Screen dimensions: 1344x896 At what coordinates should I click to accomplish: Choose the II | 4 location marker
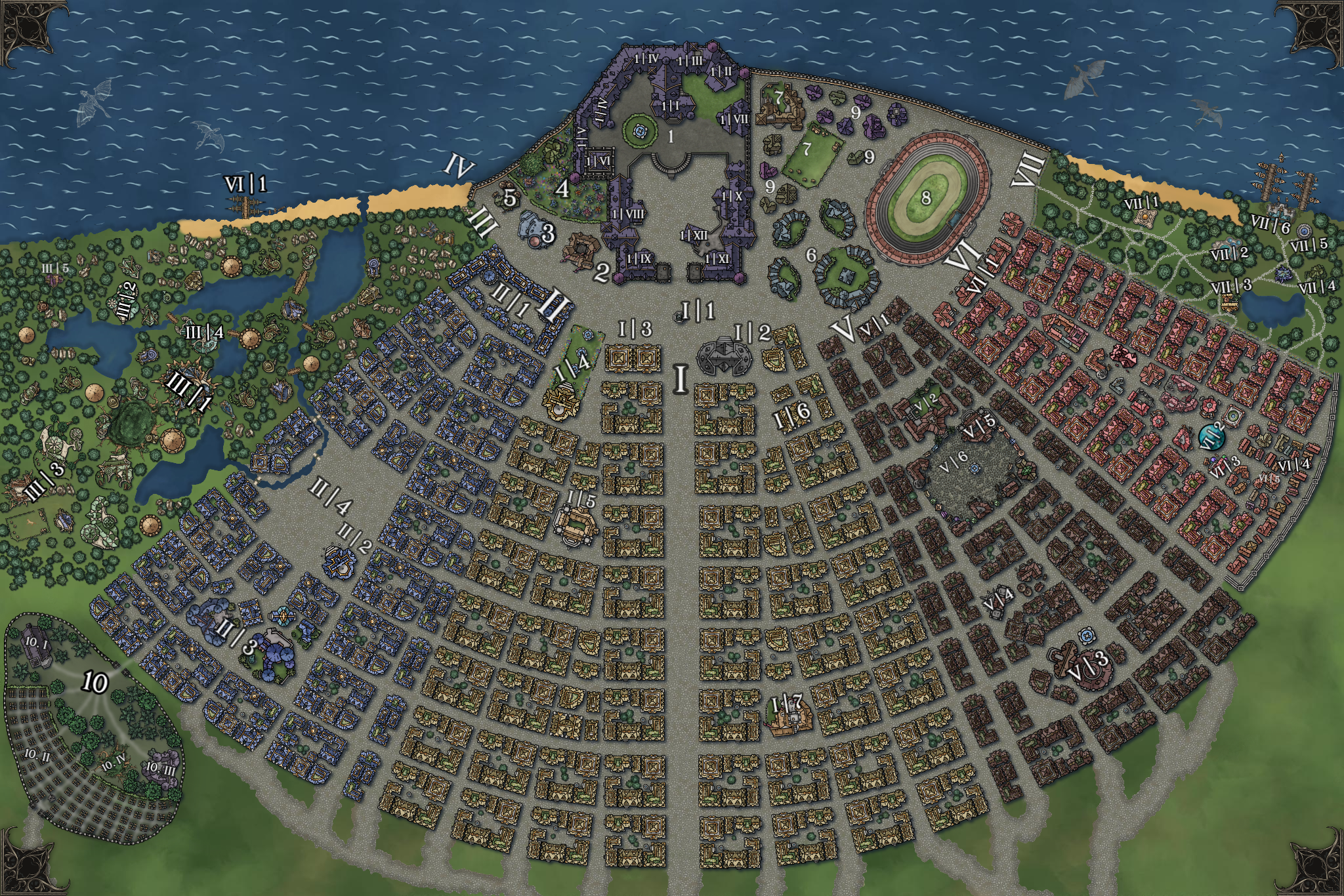[x=331, y=497]
